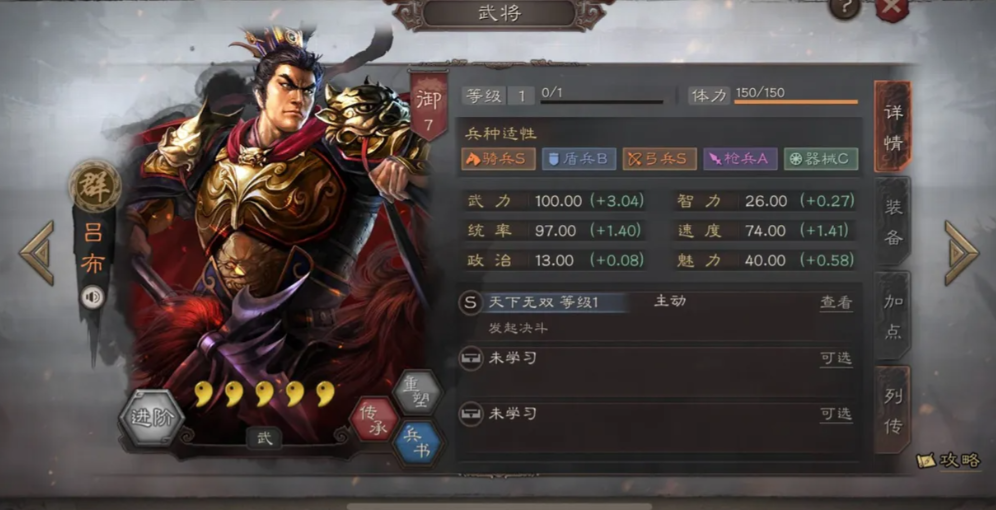The image size is (996, 510).
Task: View the 天下无双 skill via 查看
Action: pyautogui.click(x=836, y=302)
